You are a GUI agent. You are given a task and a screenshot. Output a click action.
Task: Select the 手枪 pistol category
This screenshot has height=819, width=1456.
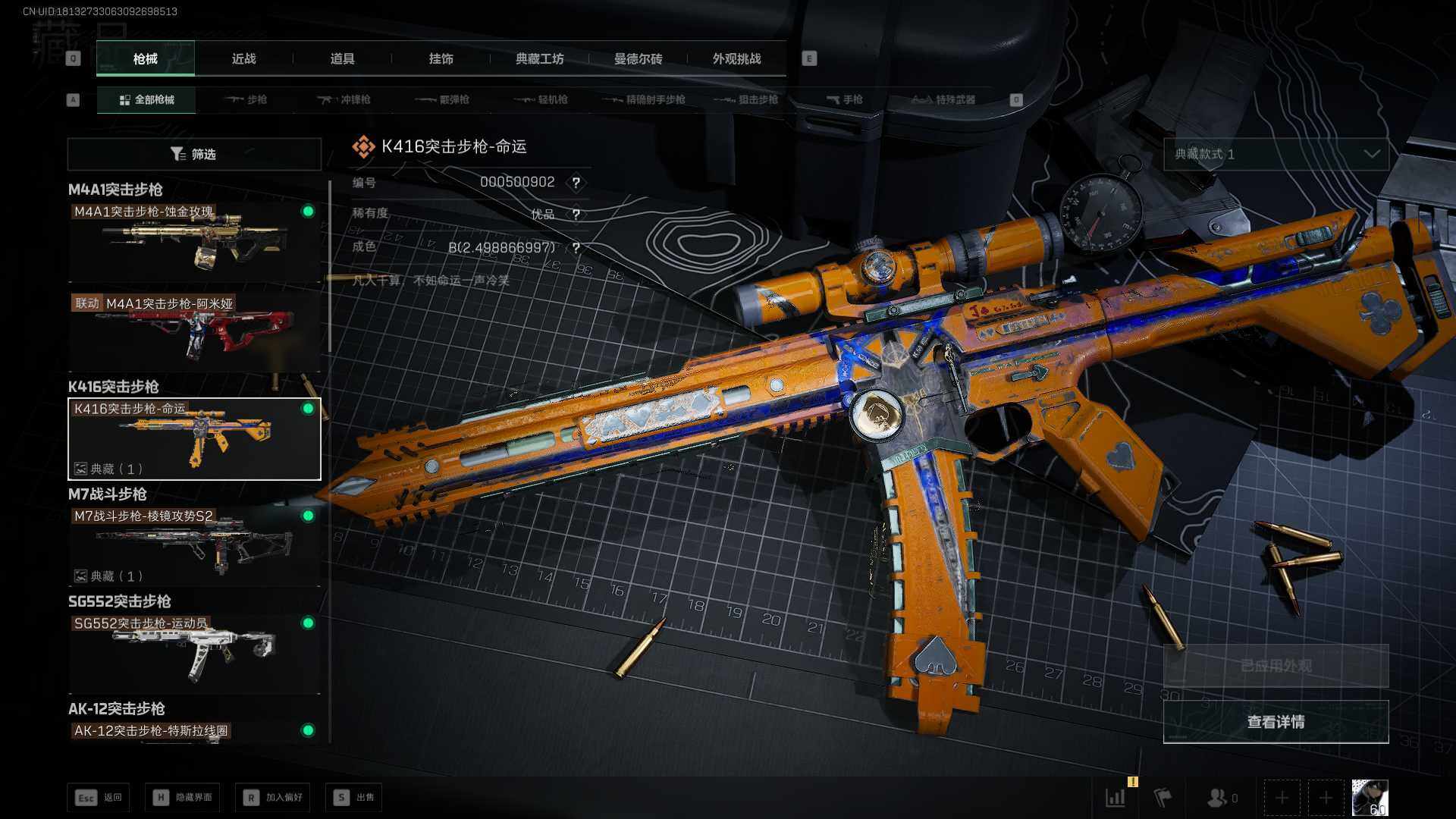pos(845,99)
